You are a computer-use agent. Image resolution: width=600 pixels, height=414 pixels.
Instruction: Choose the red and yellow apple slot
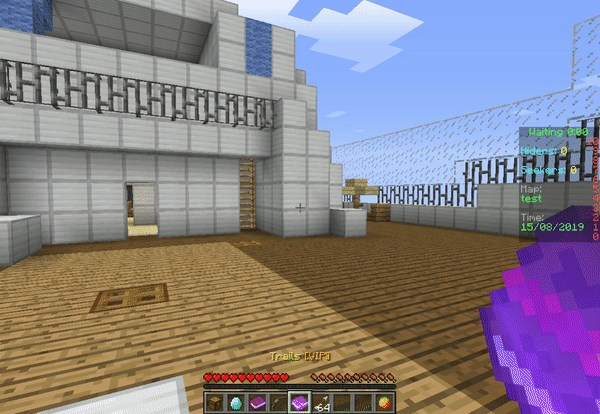tap(383, 402)
